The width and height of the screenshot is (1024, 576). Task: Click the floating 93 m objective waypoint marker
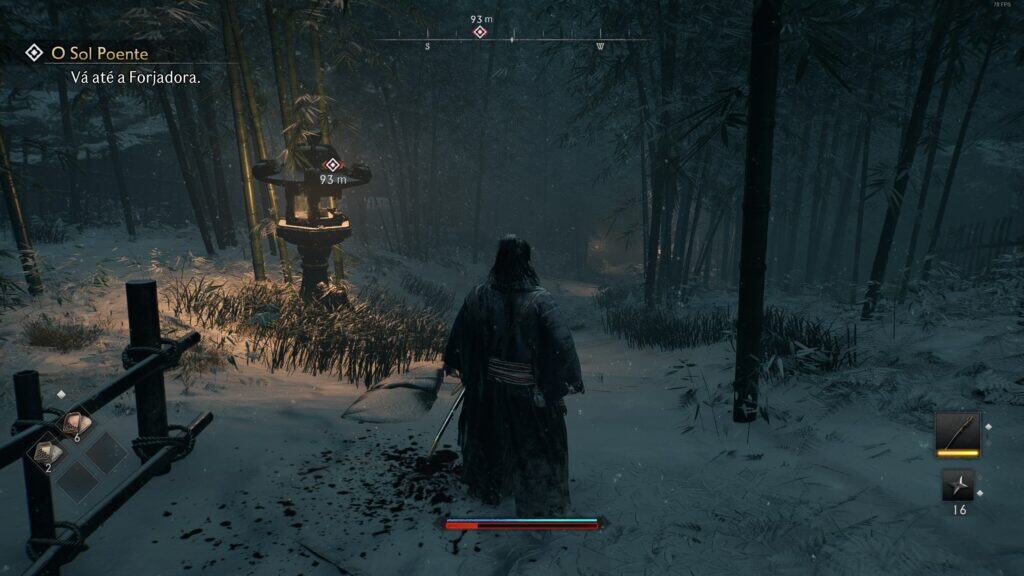point(333,165)
